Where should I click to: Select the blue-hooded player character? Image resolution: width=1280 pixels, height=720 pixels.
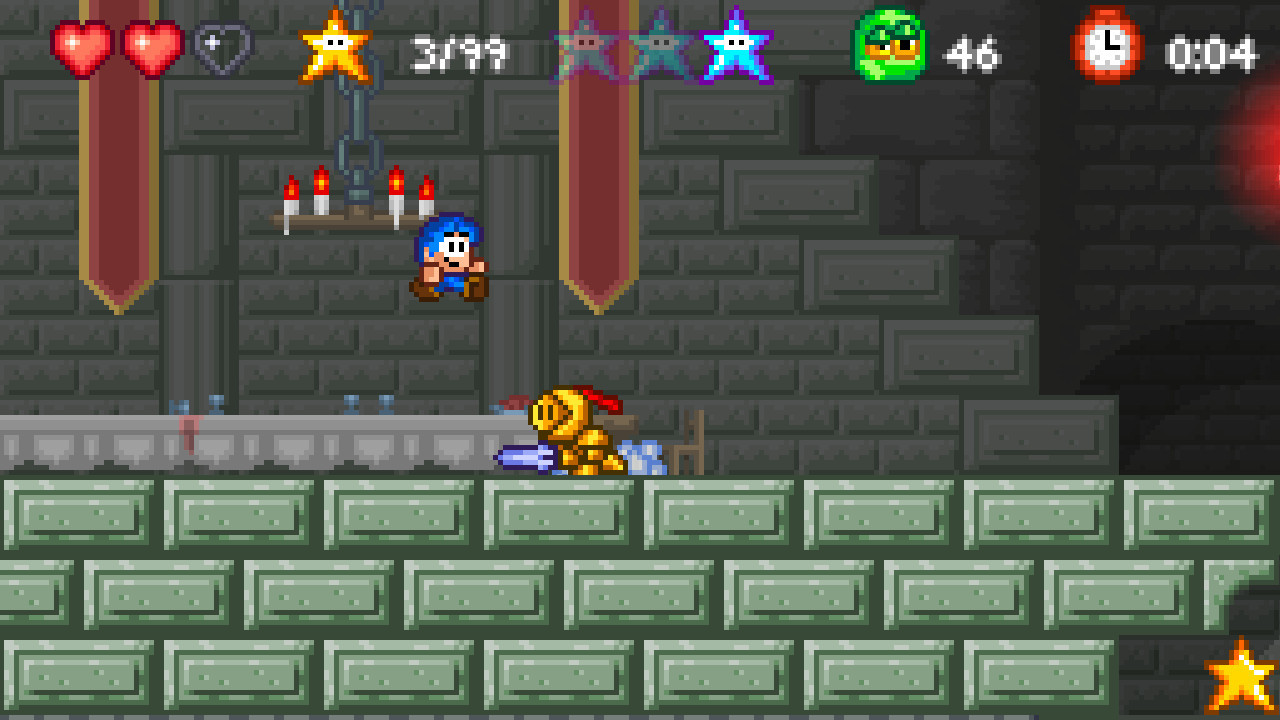pyautogui.click(x=452, y=256)
